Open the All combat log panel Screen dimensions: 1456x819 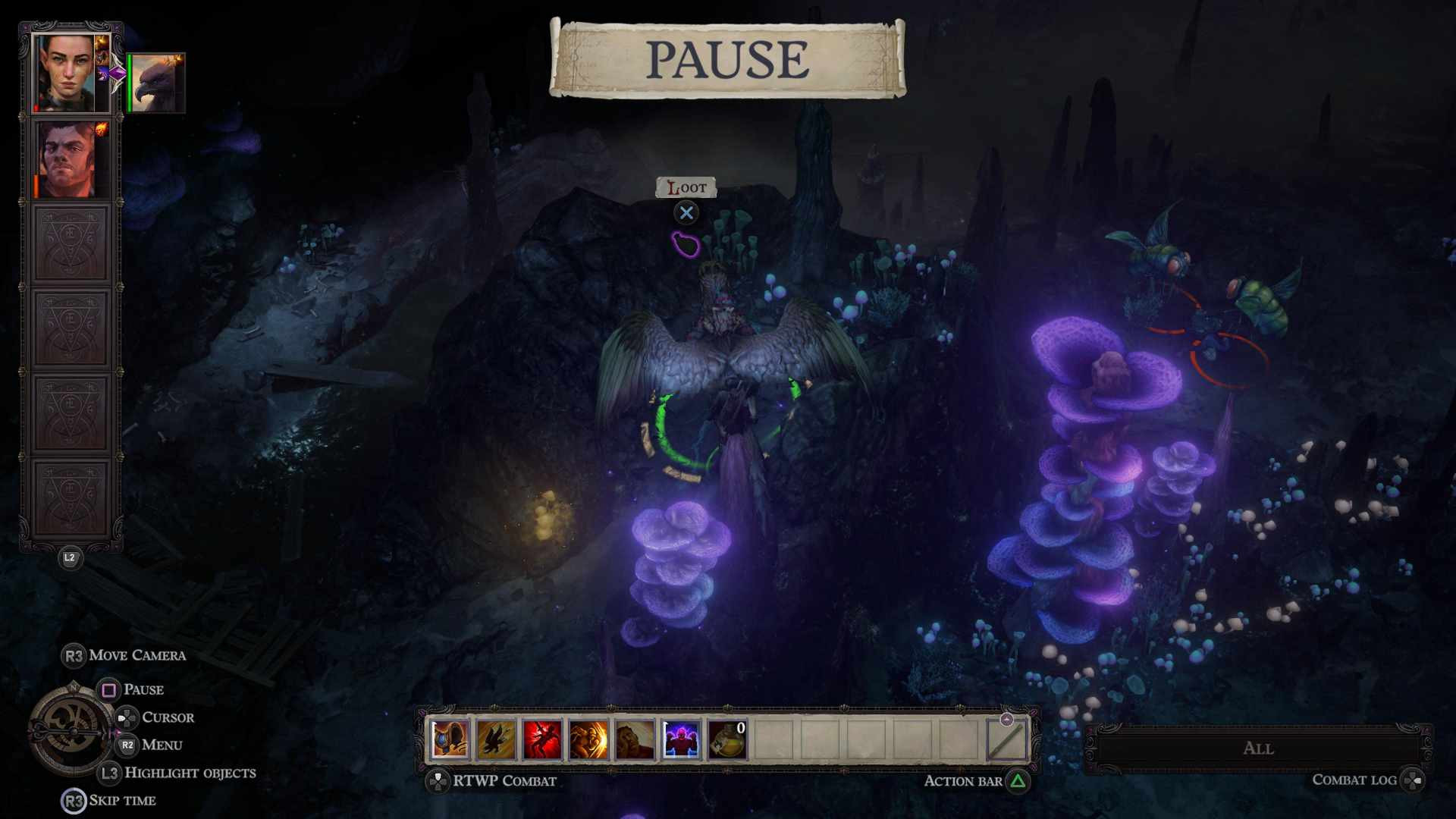pos(1258,748)
